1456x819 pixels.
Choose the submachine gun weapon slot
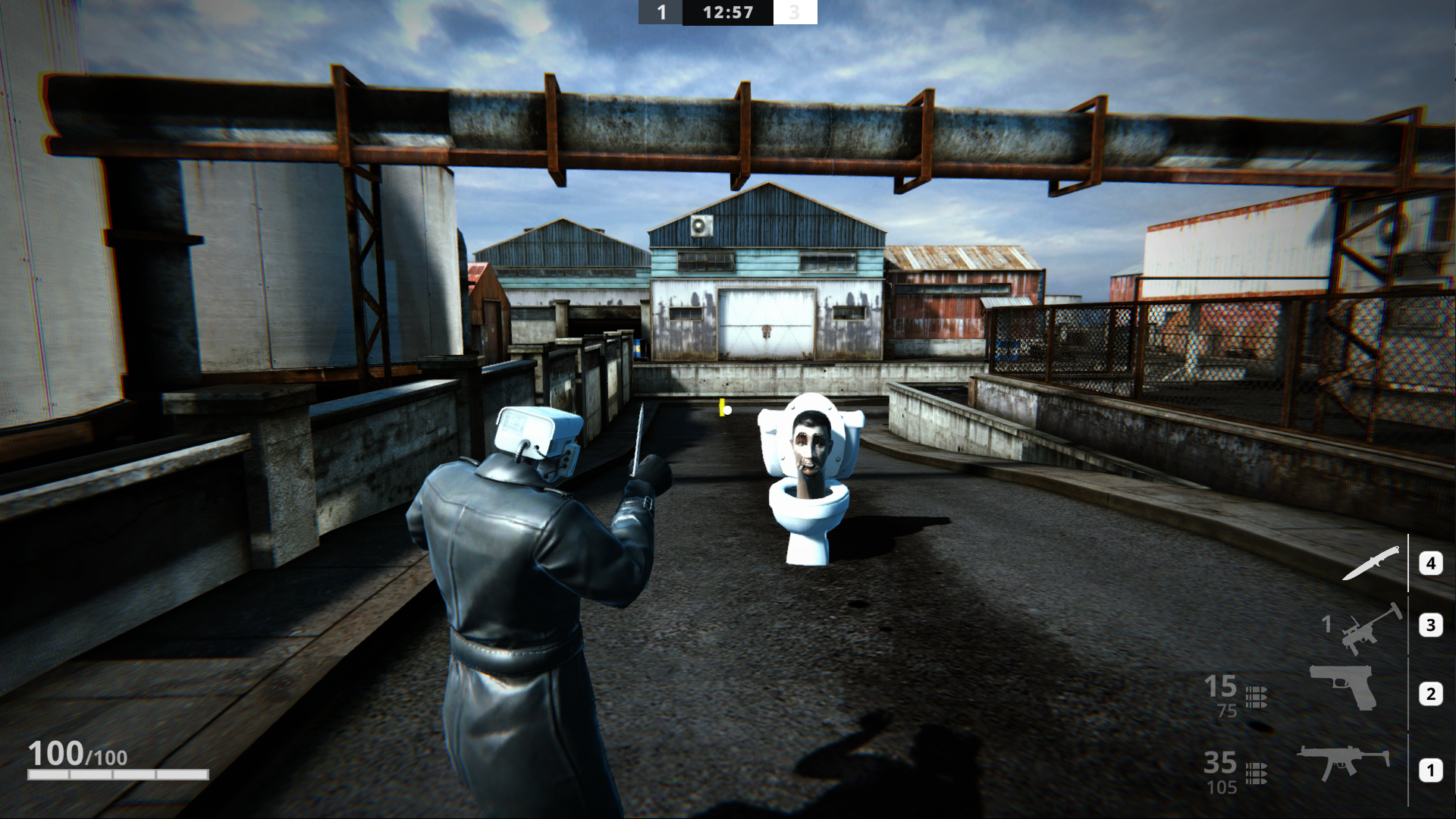click(1344, 762)
